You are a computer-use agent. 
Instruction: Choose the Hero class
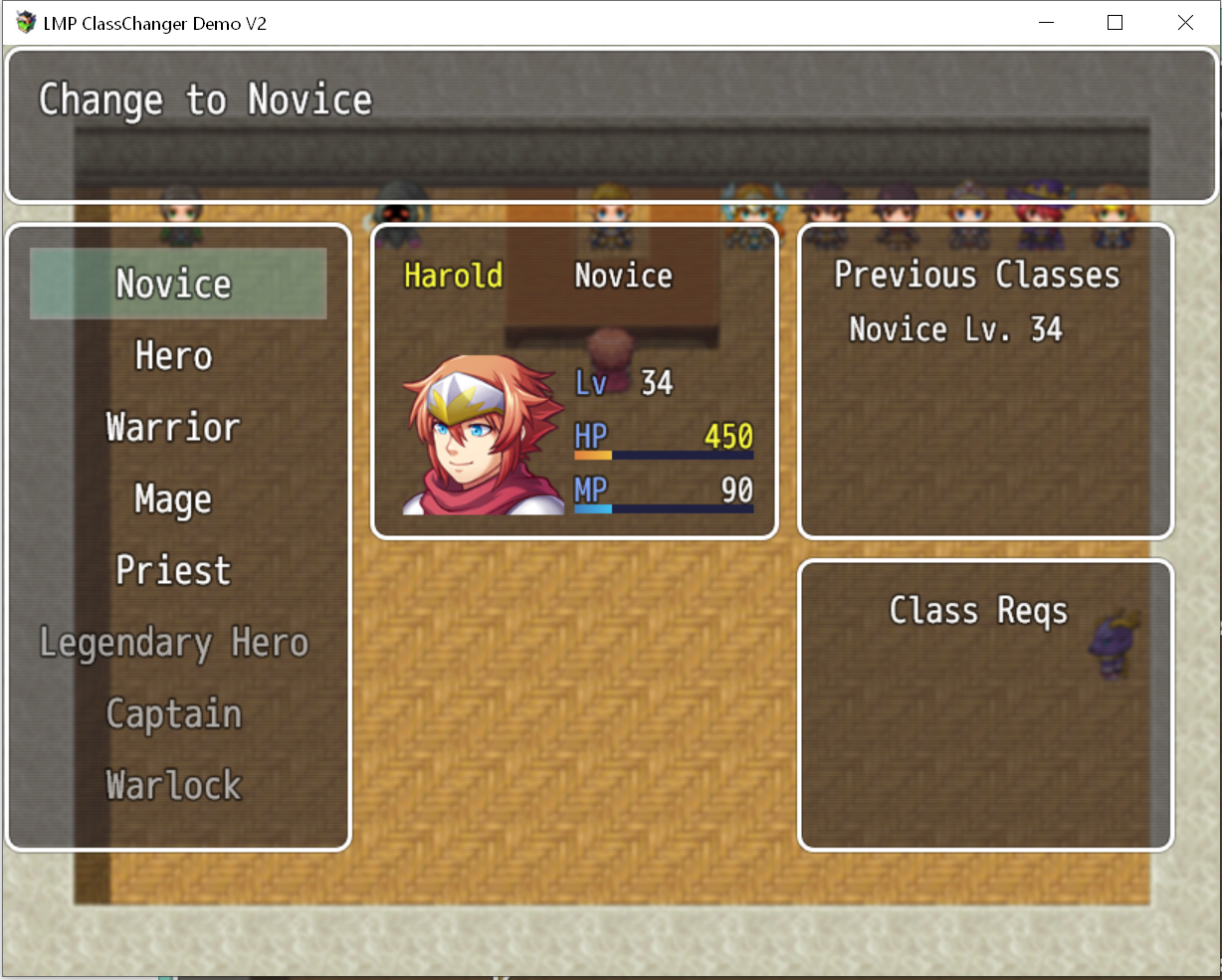click(174, 356)
